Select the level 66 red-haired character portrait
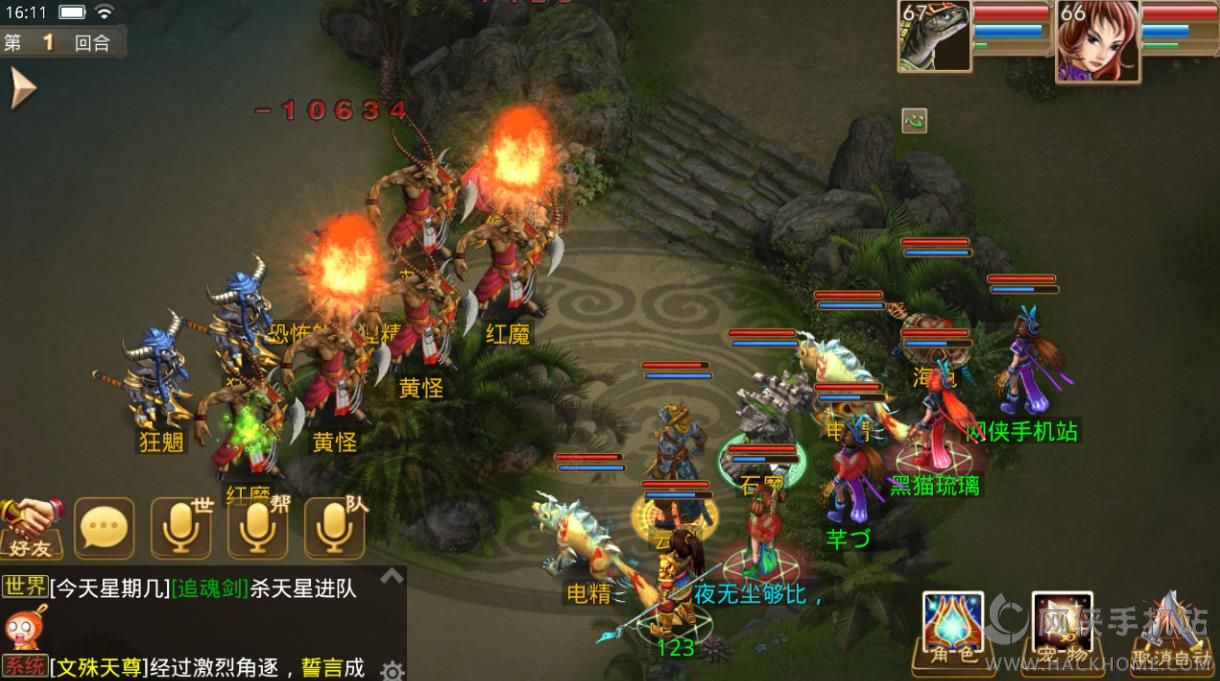 [1098, 40]
